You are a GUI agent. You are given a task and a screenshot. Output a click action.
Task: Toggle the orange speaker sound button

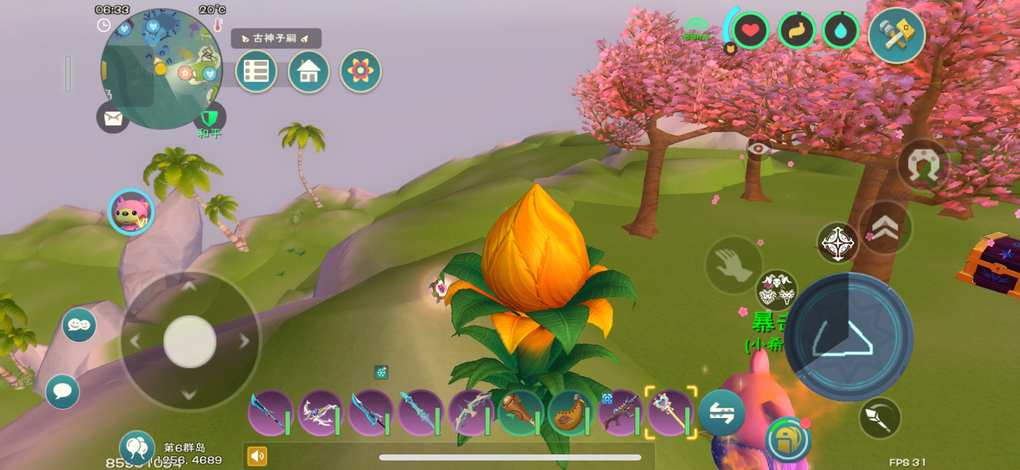pyautogui.click(x=257, y=456)
